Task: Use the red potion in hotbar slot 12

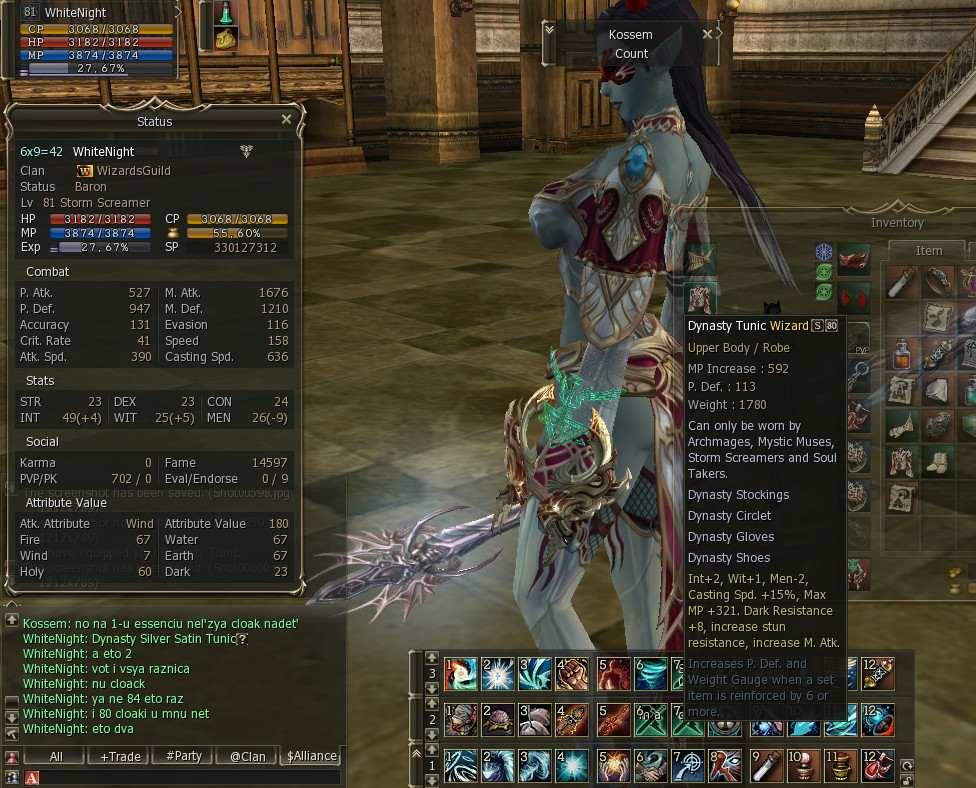Action: pos(881,765)
